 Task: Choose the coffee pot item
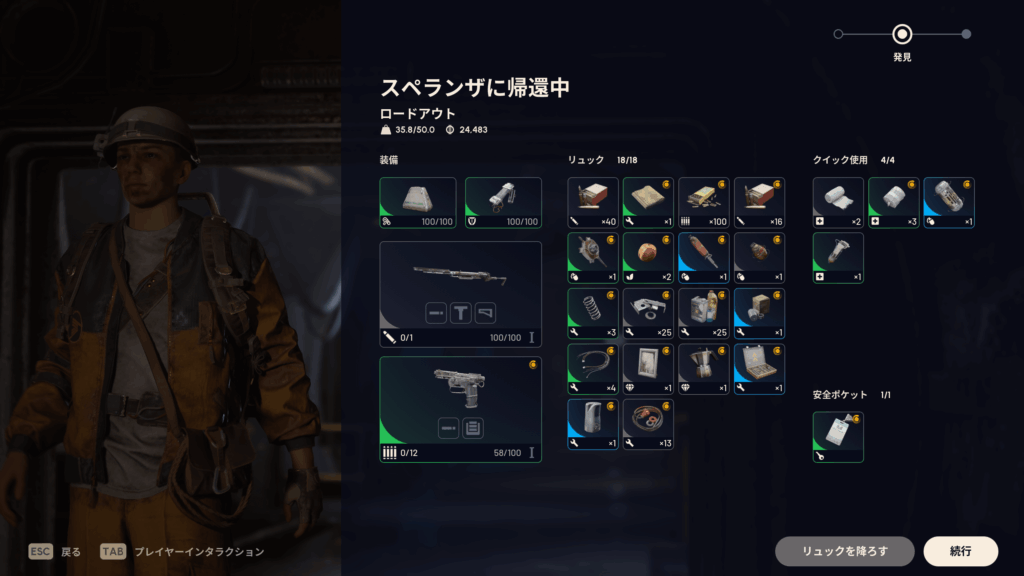[704, 369]
